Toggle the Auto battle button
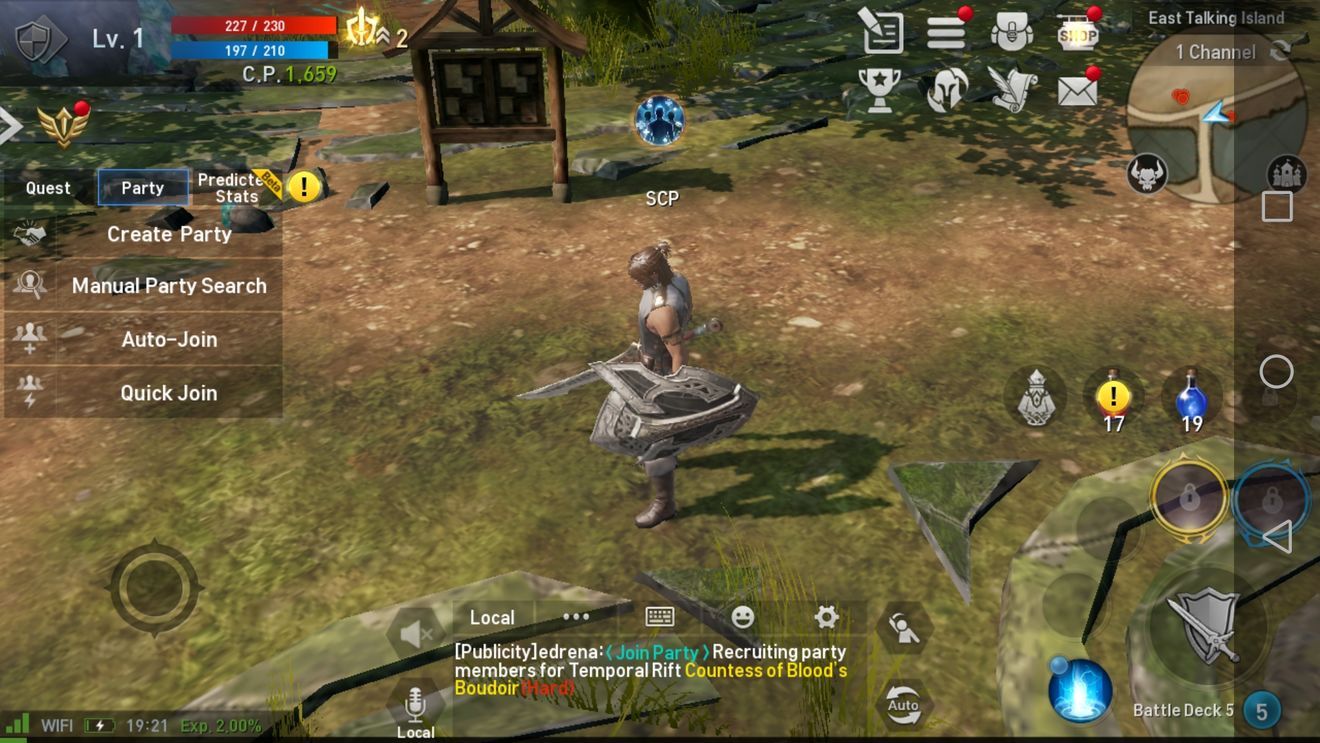 pos(903,705)
